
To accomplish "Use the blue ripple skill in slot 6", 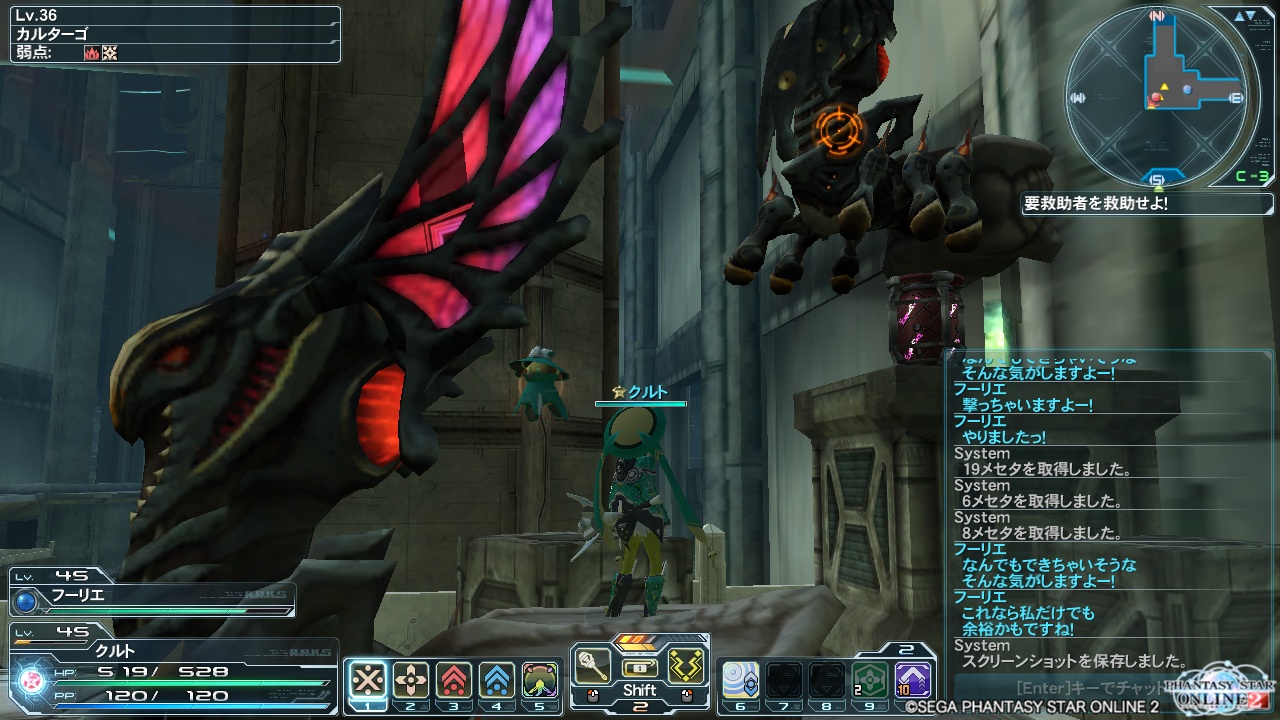I will [741, 679].
